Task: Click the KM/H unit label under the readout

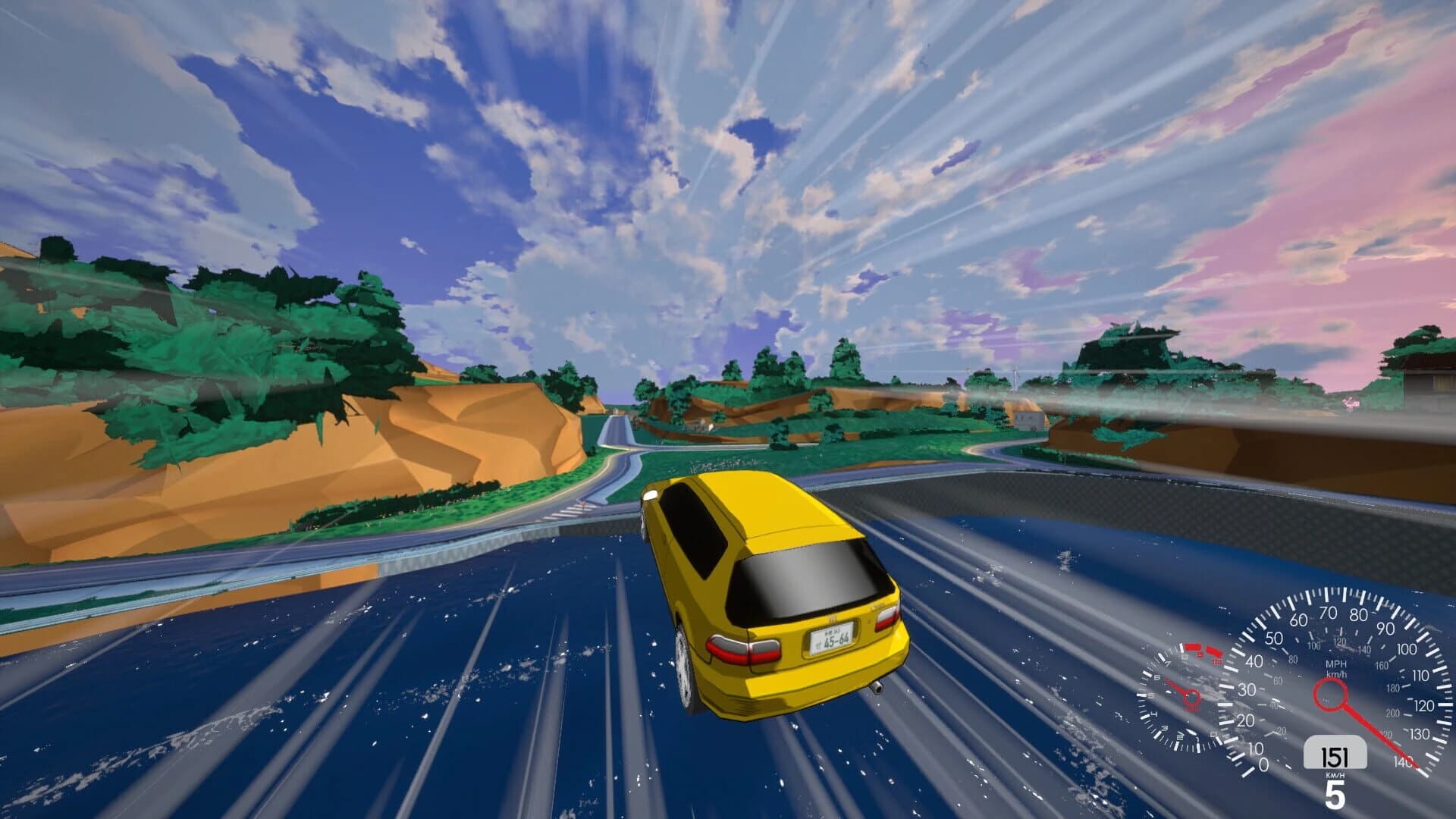Action: point(1334,775)
